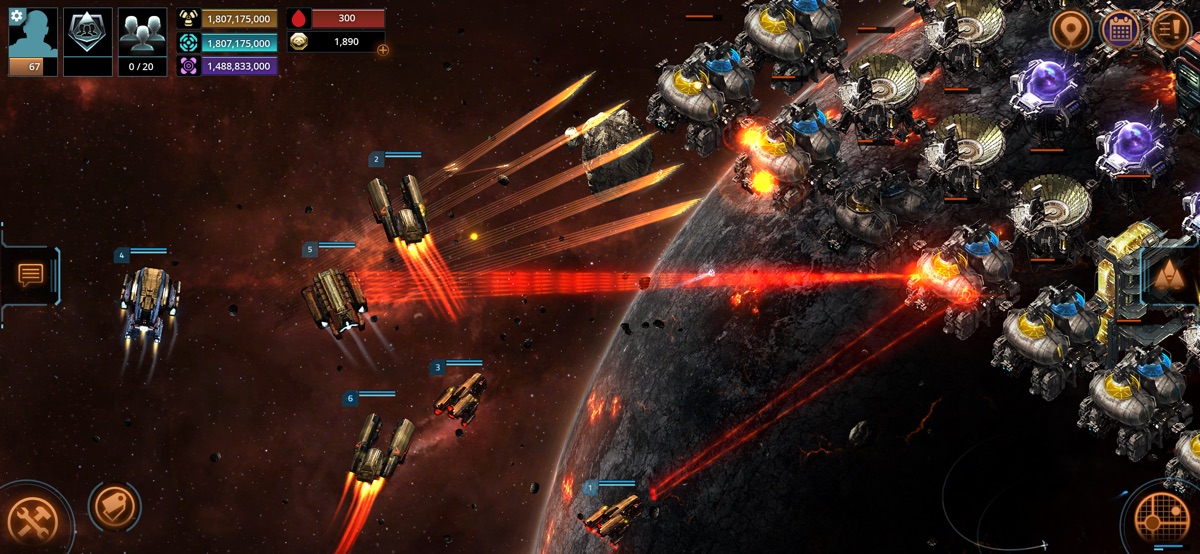Select the fleet ship marked number 6
Image resolution: width=1200 pixels, height=554 pixels.
[382, 448]
